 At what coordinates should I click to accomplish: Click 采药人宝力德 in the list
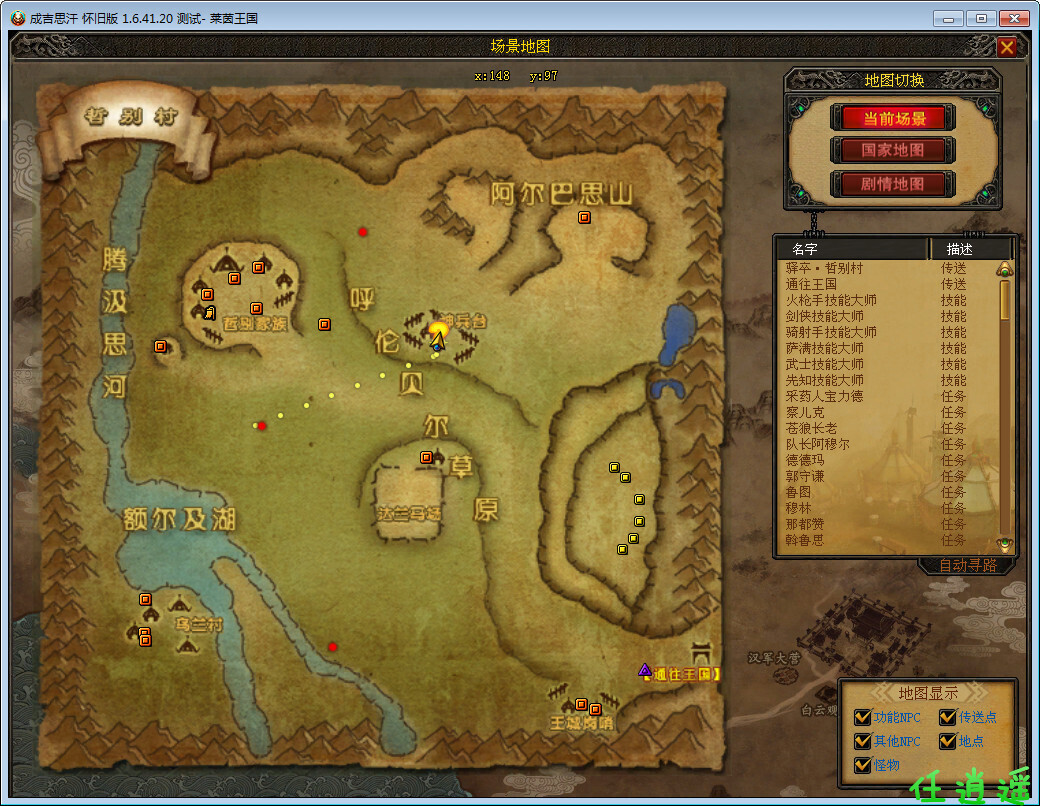click(824, 396)
